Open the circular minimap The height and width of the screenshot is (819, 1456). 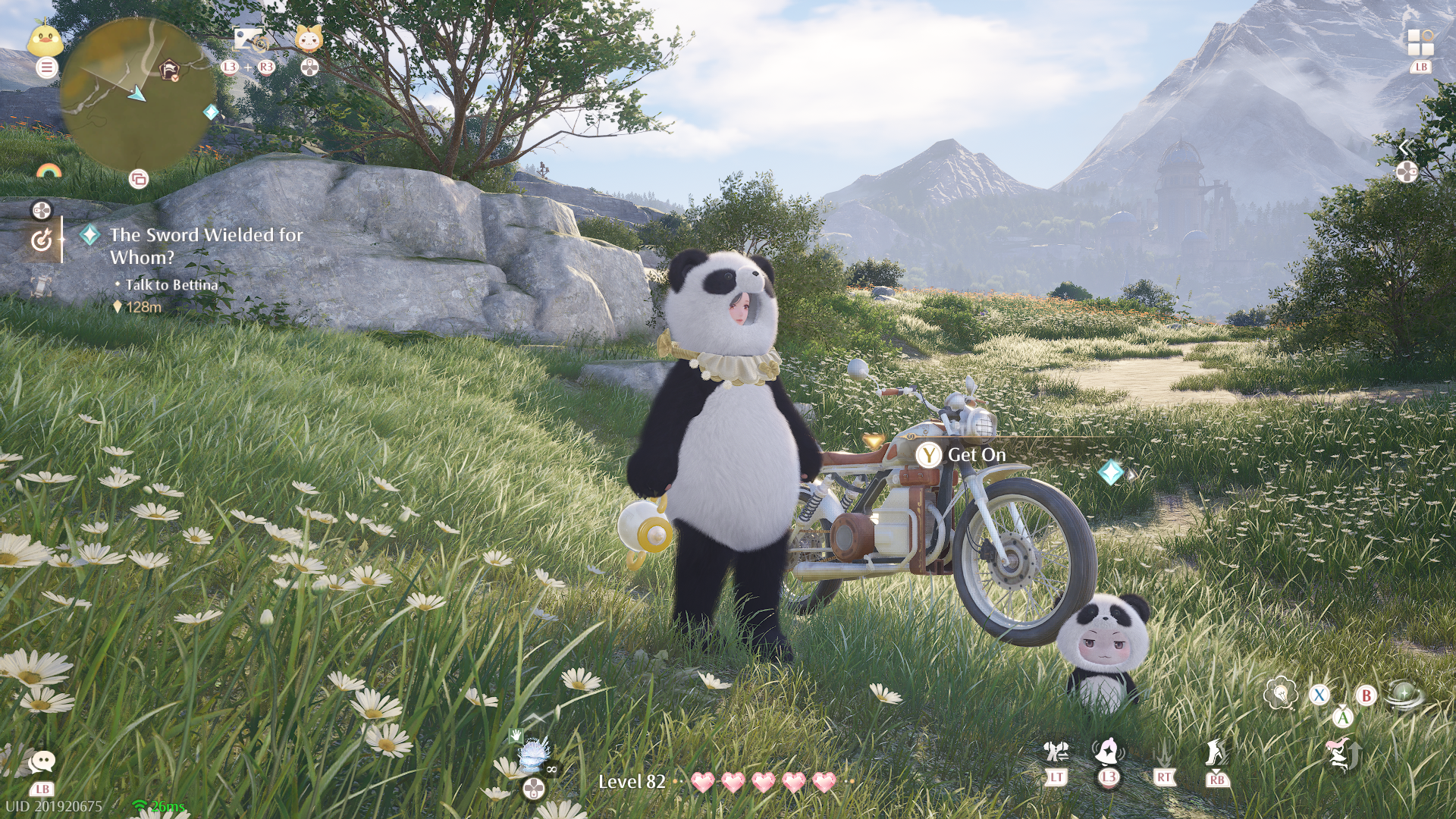[137, 94]
